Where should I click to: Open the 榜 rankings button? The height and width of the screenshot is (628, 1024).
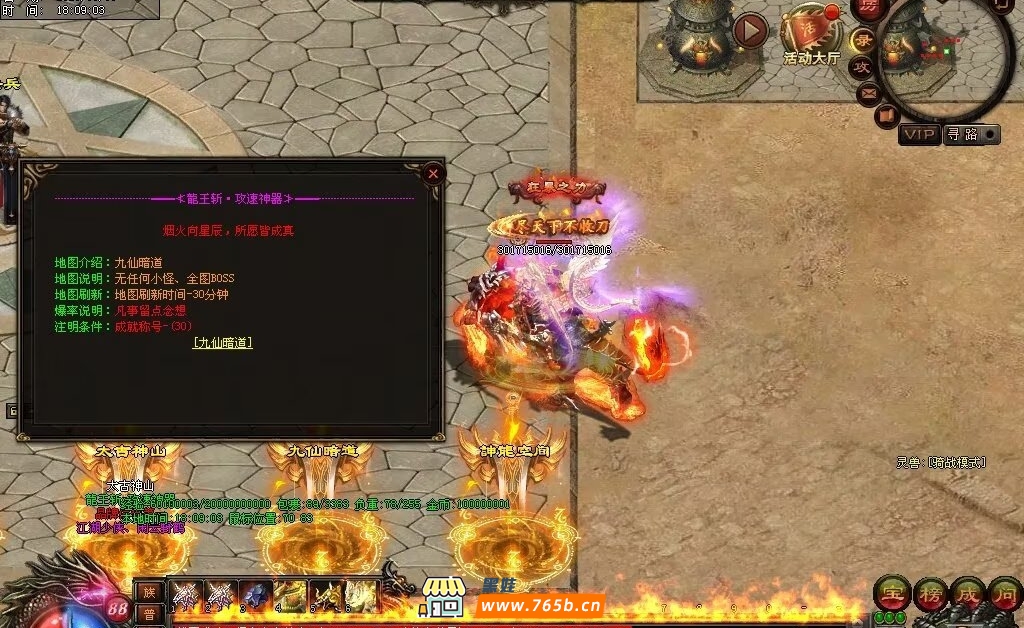[x=929, y=593]
